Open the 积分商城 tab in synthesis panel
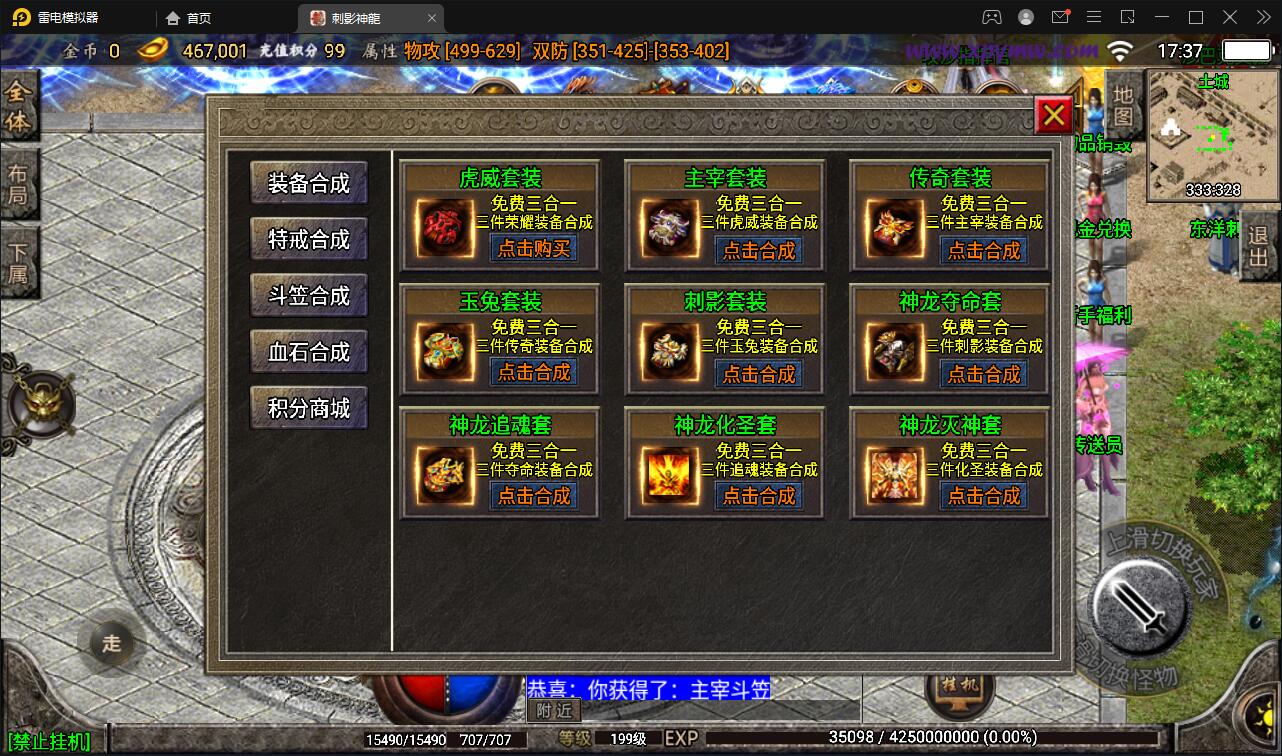 [x=308, y=407]
